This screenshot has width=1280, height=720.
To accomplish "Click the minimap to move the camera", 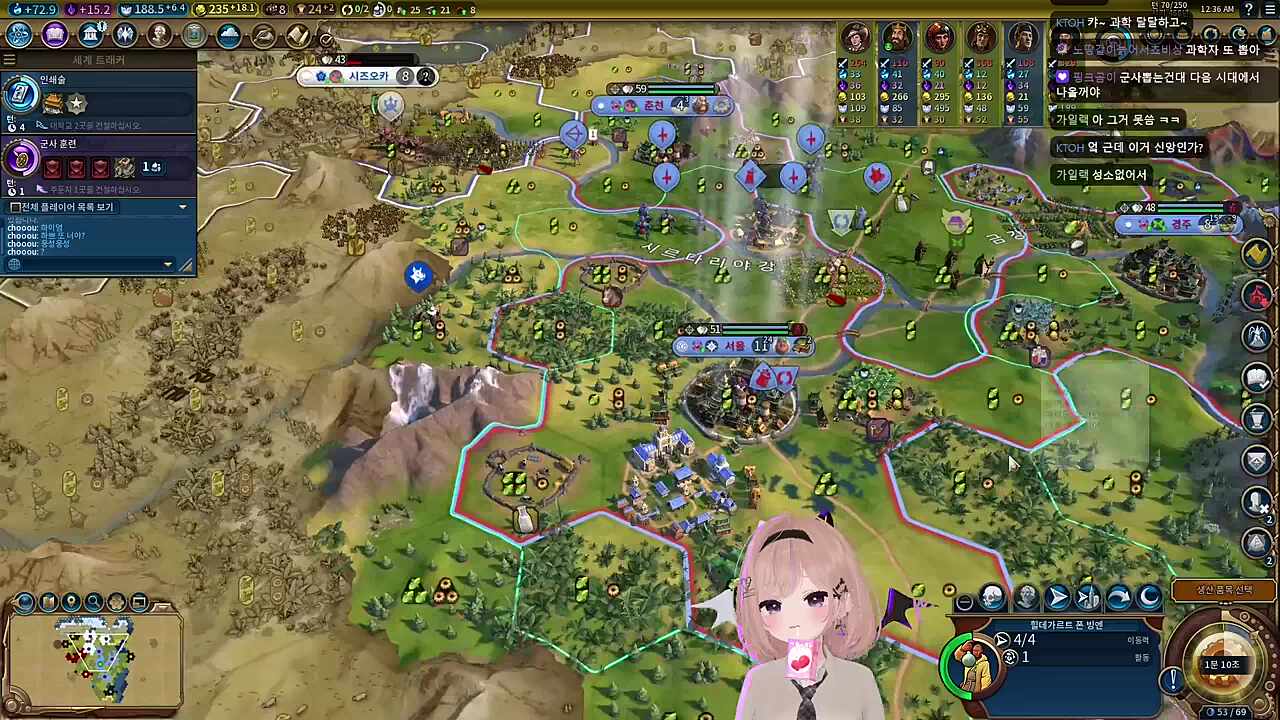I will pos(93,660).
